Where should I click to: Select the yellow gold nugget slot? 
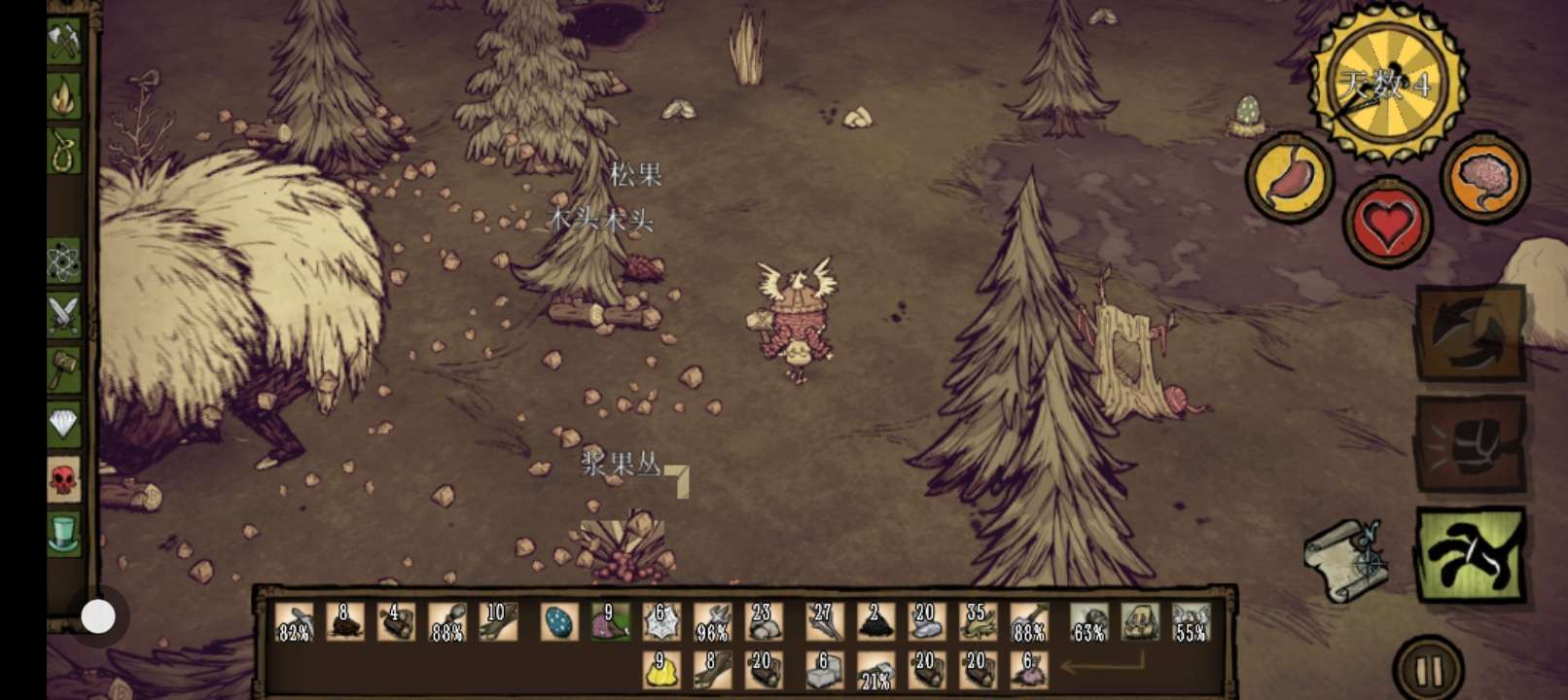pyautogui.click(x=661, y=671)
